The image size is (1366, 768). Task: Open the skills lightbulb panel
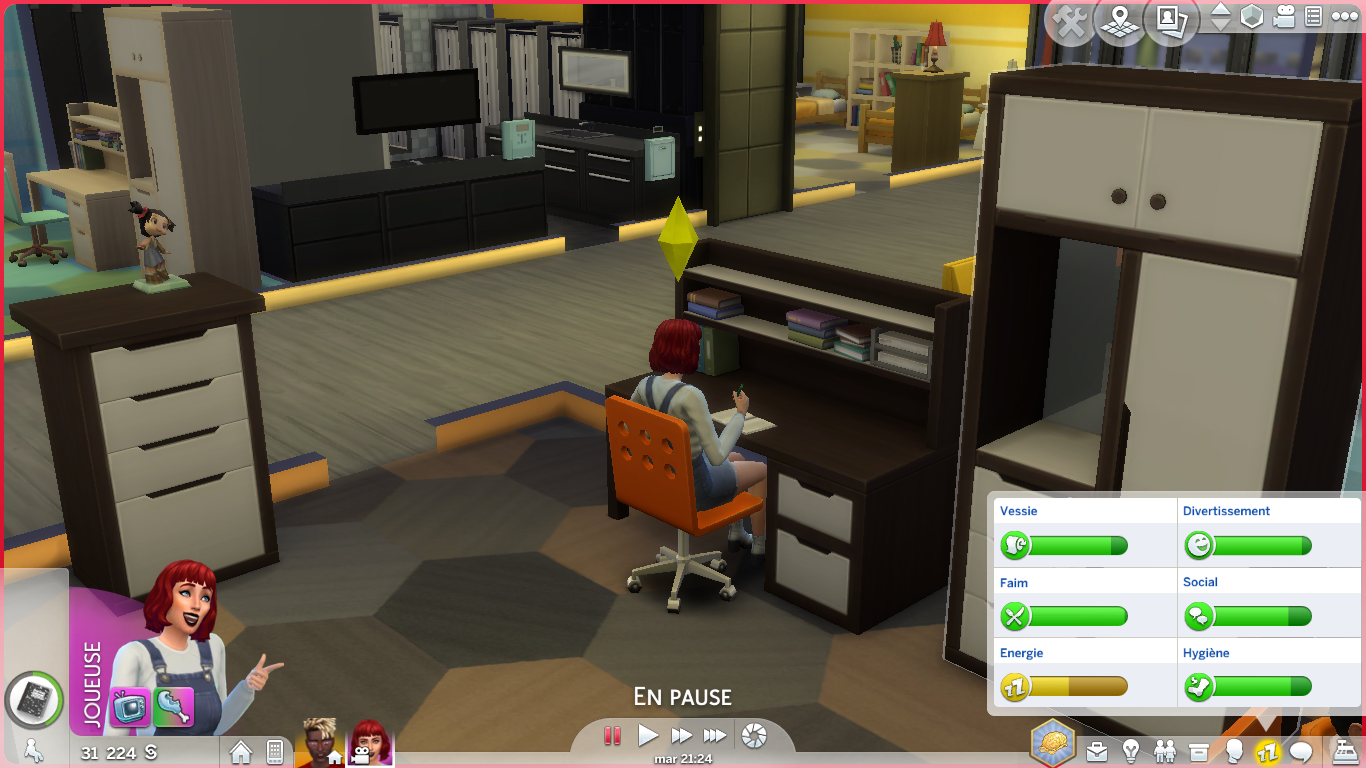coord(1131,751)
